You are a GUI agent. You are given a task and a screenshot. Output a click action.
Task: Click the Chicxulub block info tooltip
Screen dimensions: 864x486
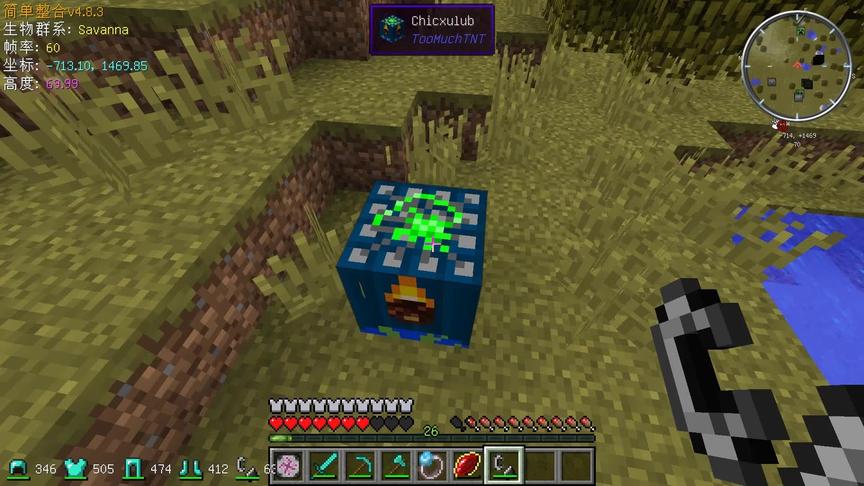(x=431, y=29)
